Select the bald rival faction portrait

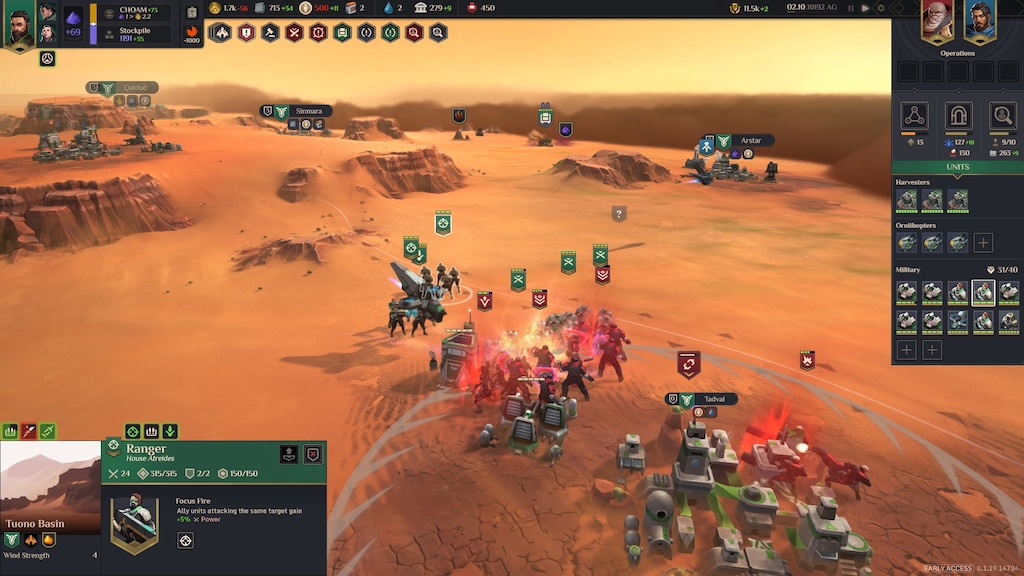(937, 22)
